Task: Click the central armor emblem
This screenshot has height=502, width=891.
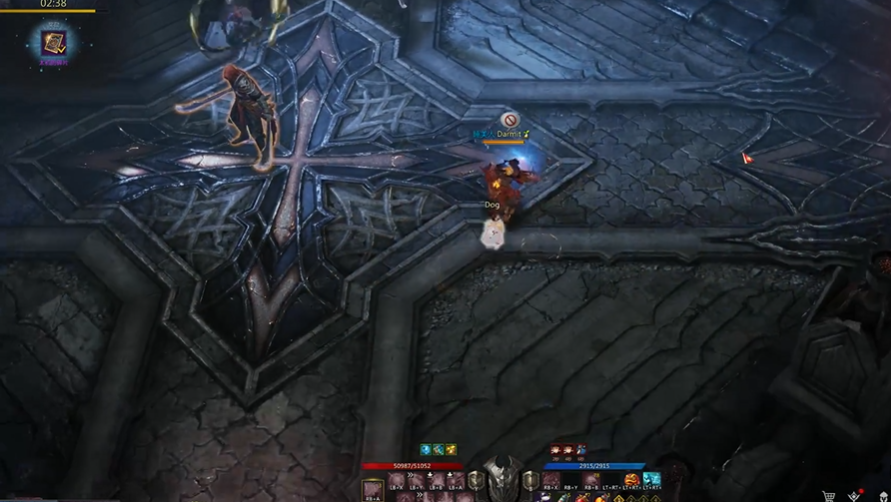Action: coord(502,478)
